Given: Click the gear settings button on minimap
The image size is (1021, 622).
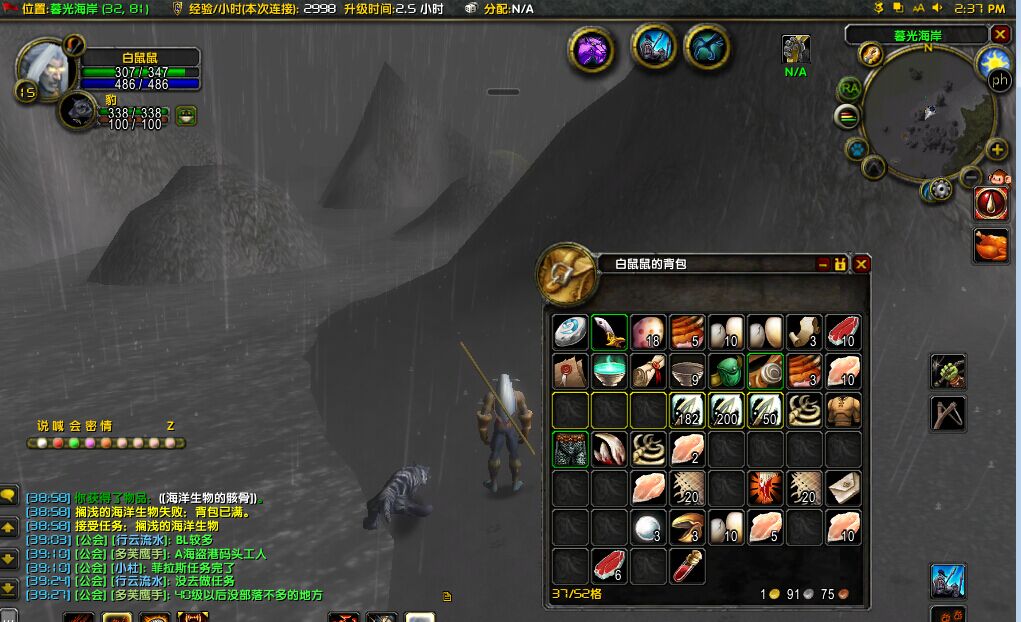Looking at the screenshot, I should click(x=939, y=189).
